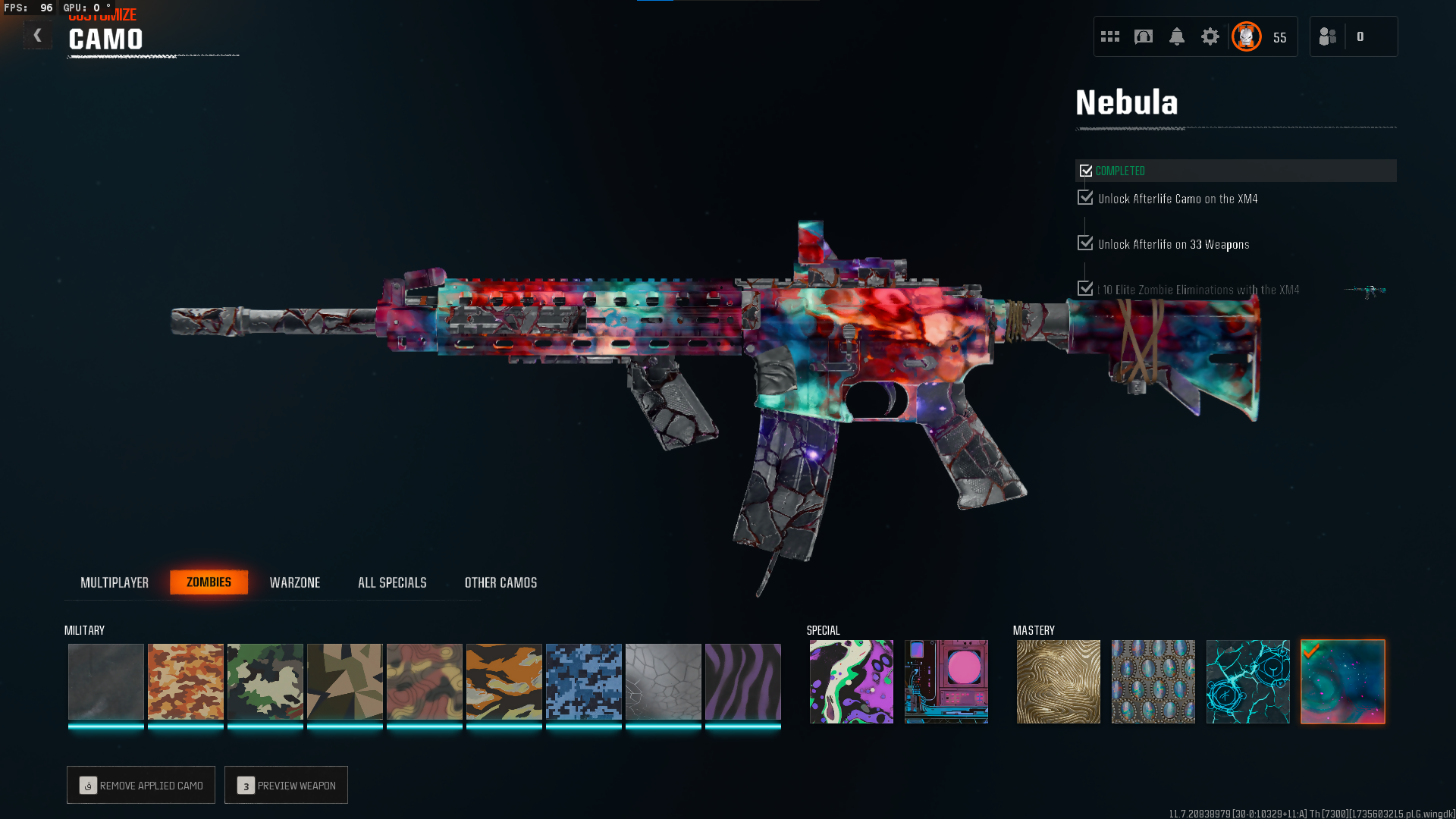The width and height of the screenshot is (1456, 819).
Task: Open the settings gear icon
Action: pyautogui.click(x=1210, y=36)
